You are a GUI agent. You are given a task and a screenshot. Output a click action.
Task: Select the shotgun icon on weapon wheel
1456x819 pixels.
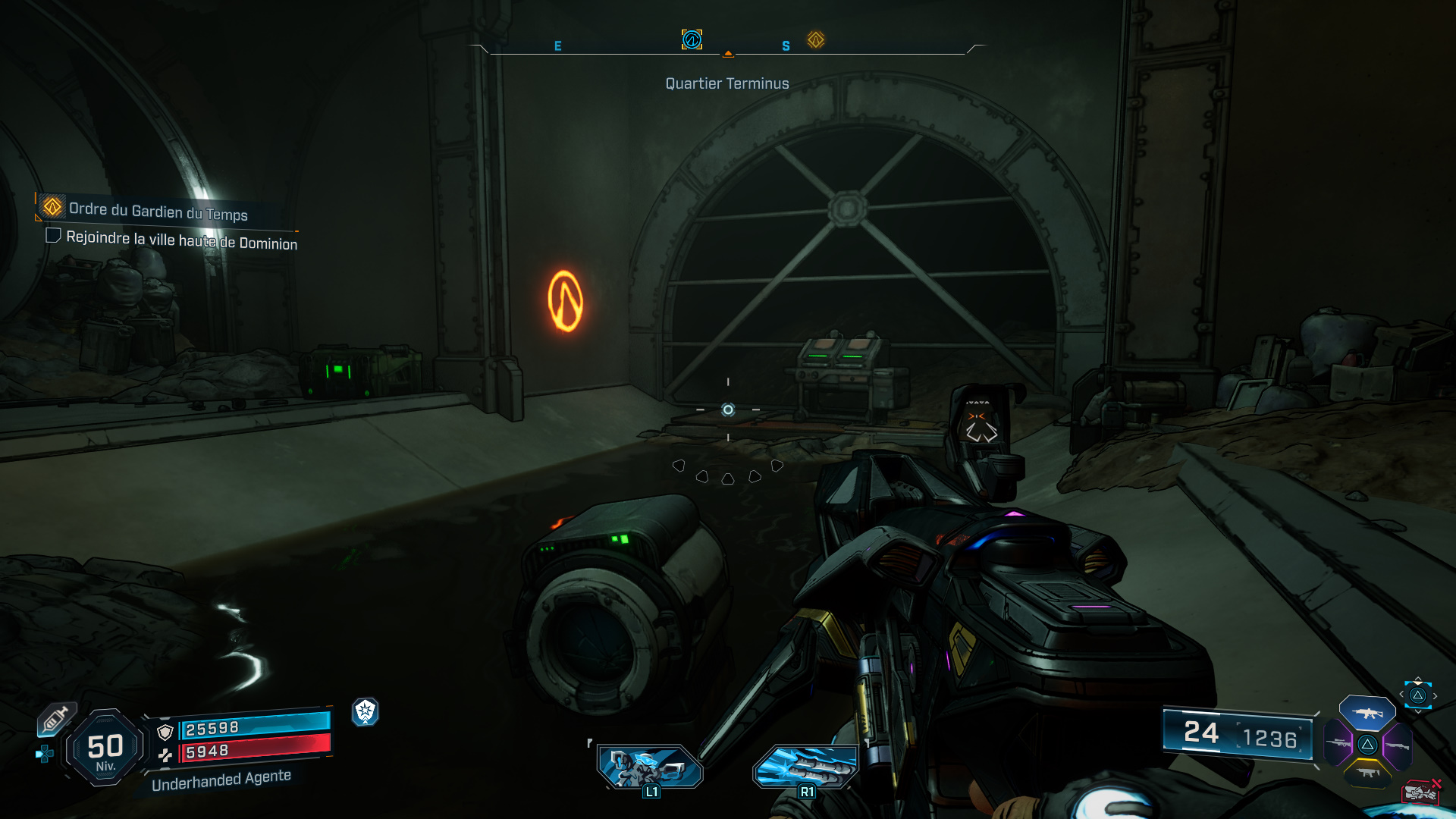[x=1399, y=745]
